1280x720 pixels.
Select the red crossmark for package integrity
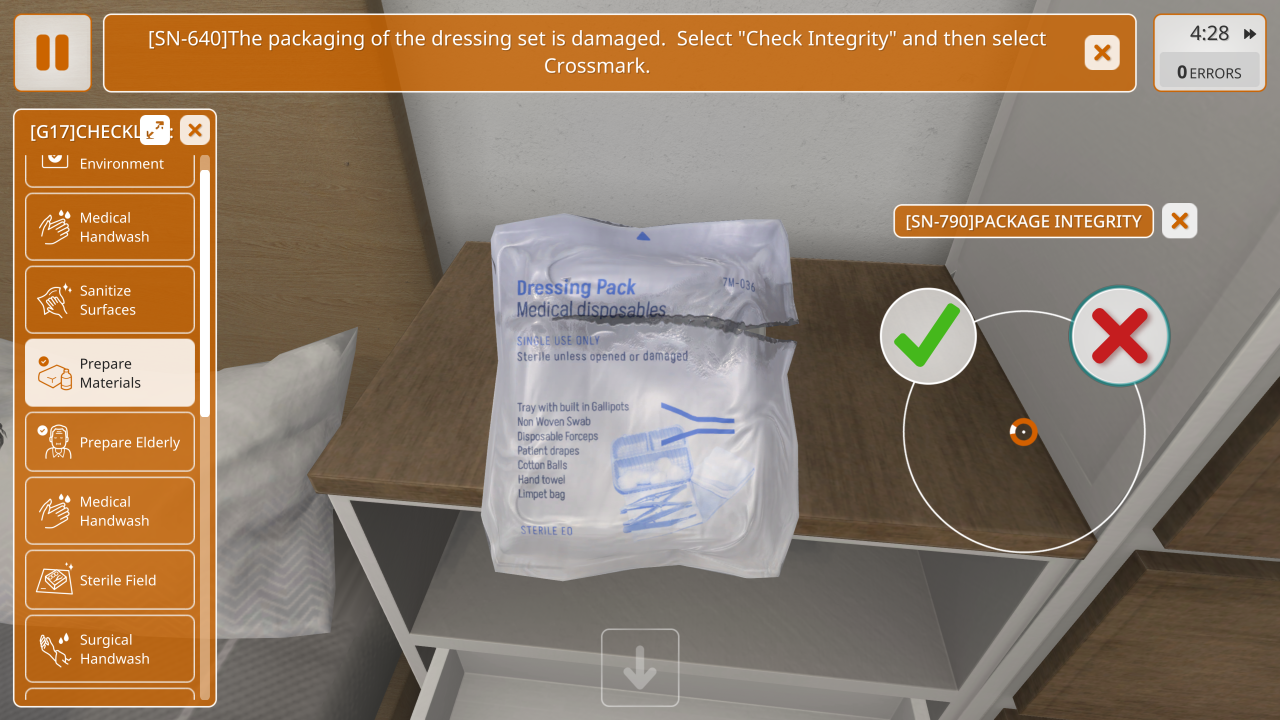pos(1119,336)
